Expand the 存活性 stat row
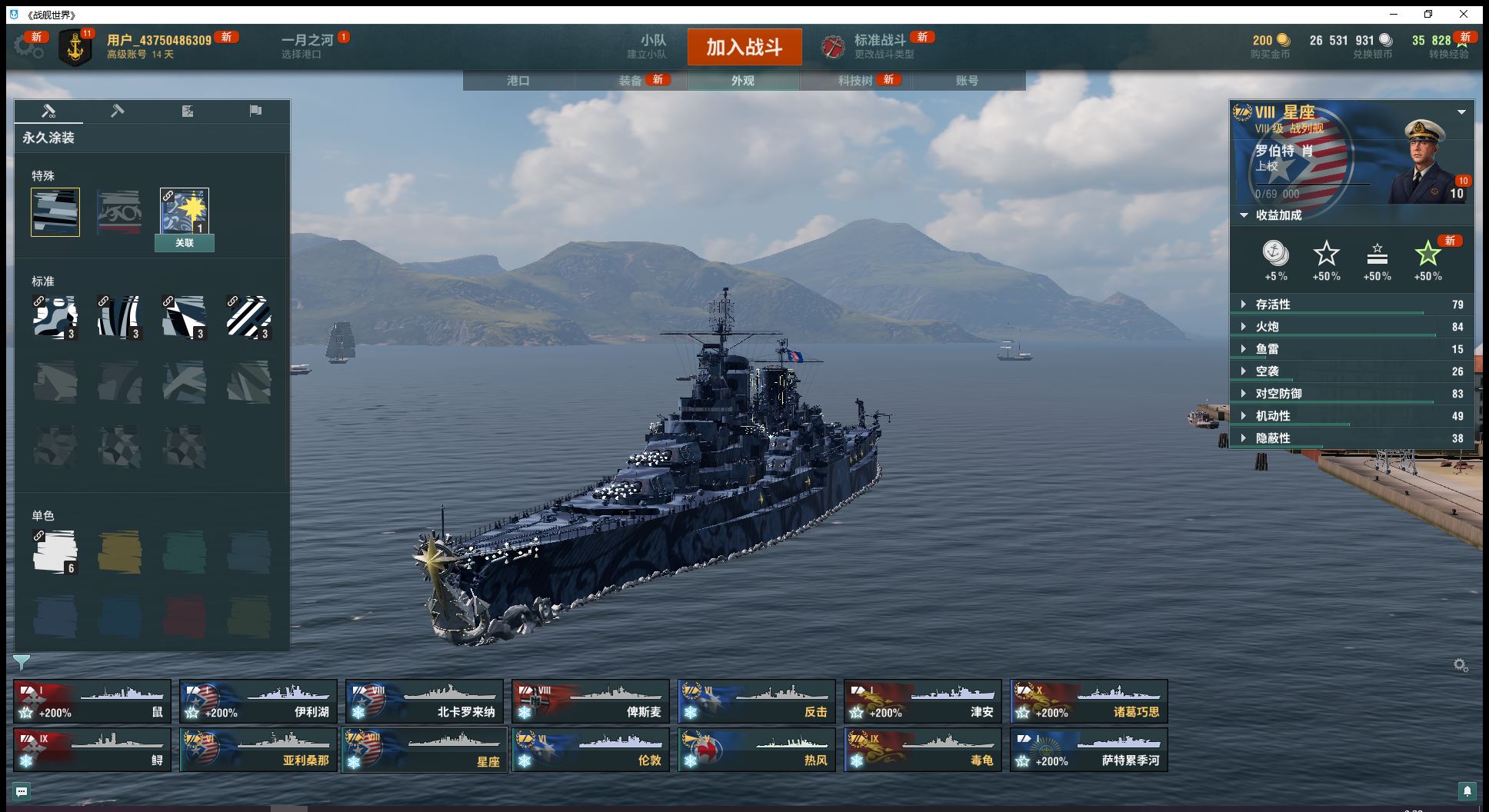 coord(1273,304)
